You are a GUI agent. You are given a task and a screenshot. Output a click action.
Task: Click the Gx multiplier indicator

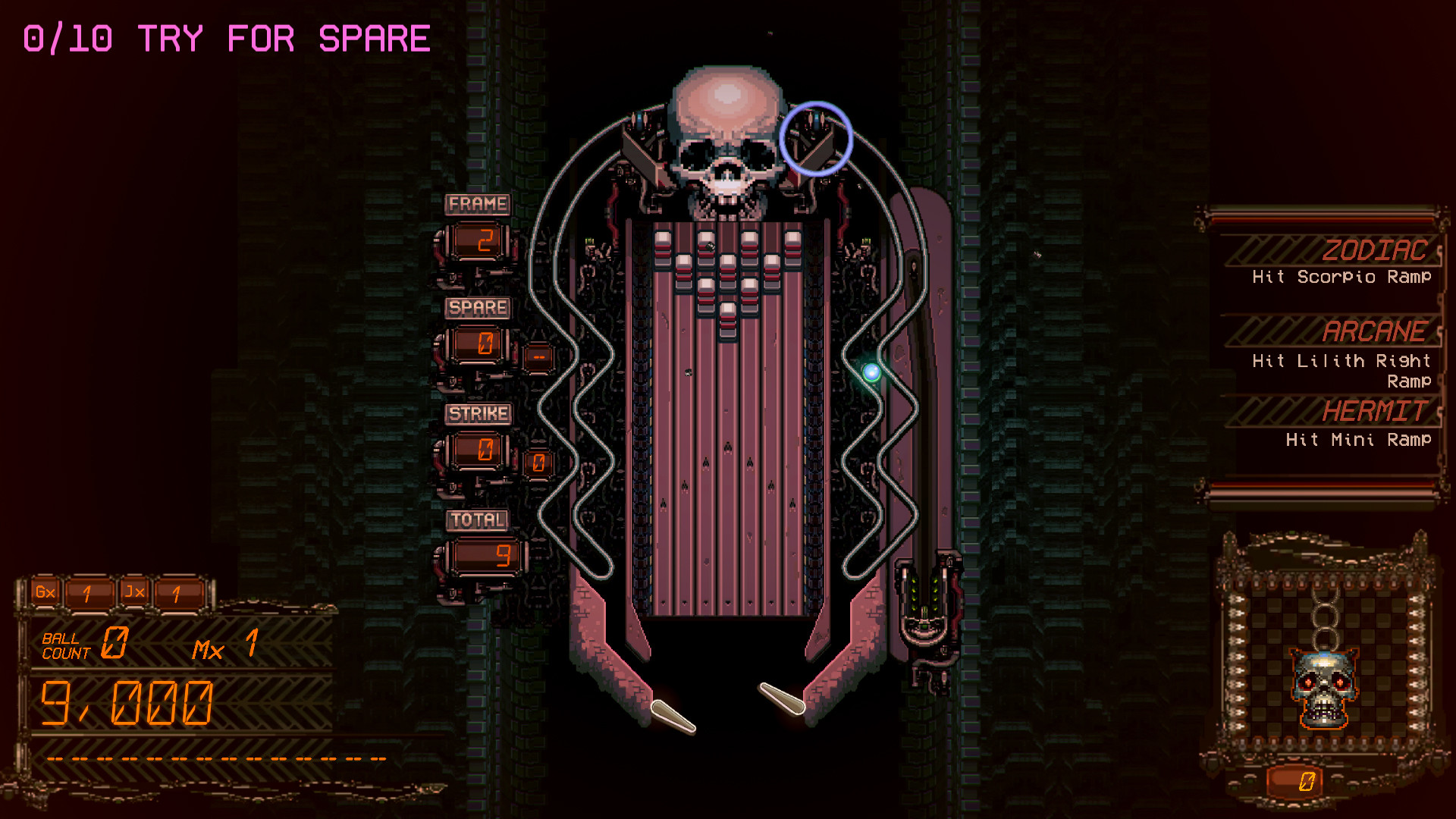tap(45, 592)
